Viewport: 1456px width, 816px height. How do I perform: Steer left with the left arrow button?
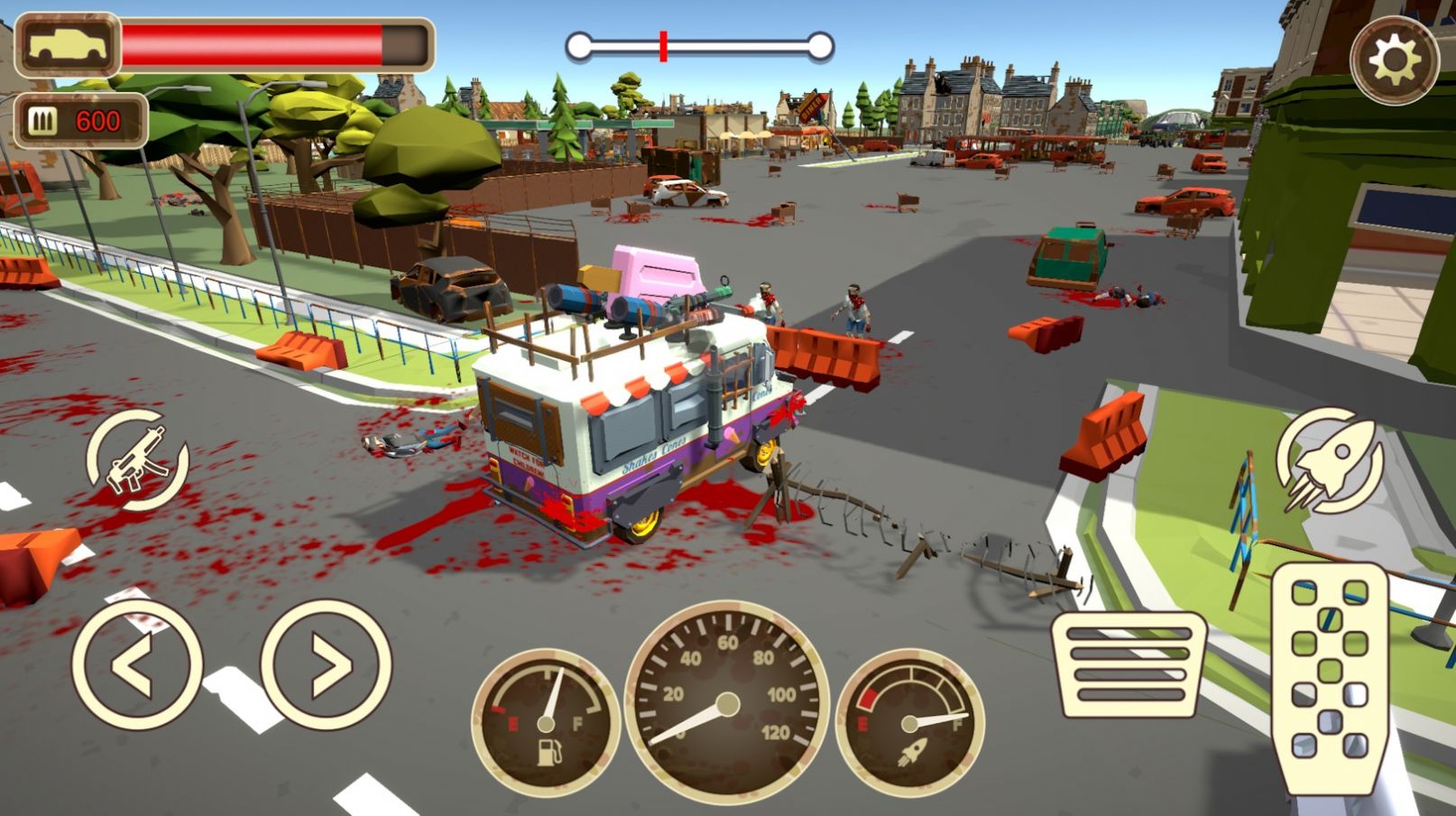136,665
